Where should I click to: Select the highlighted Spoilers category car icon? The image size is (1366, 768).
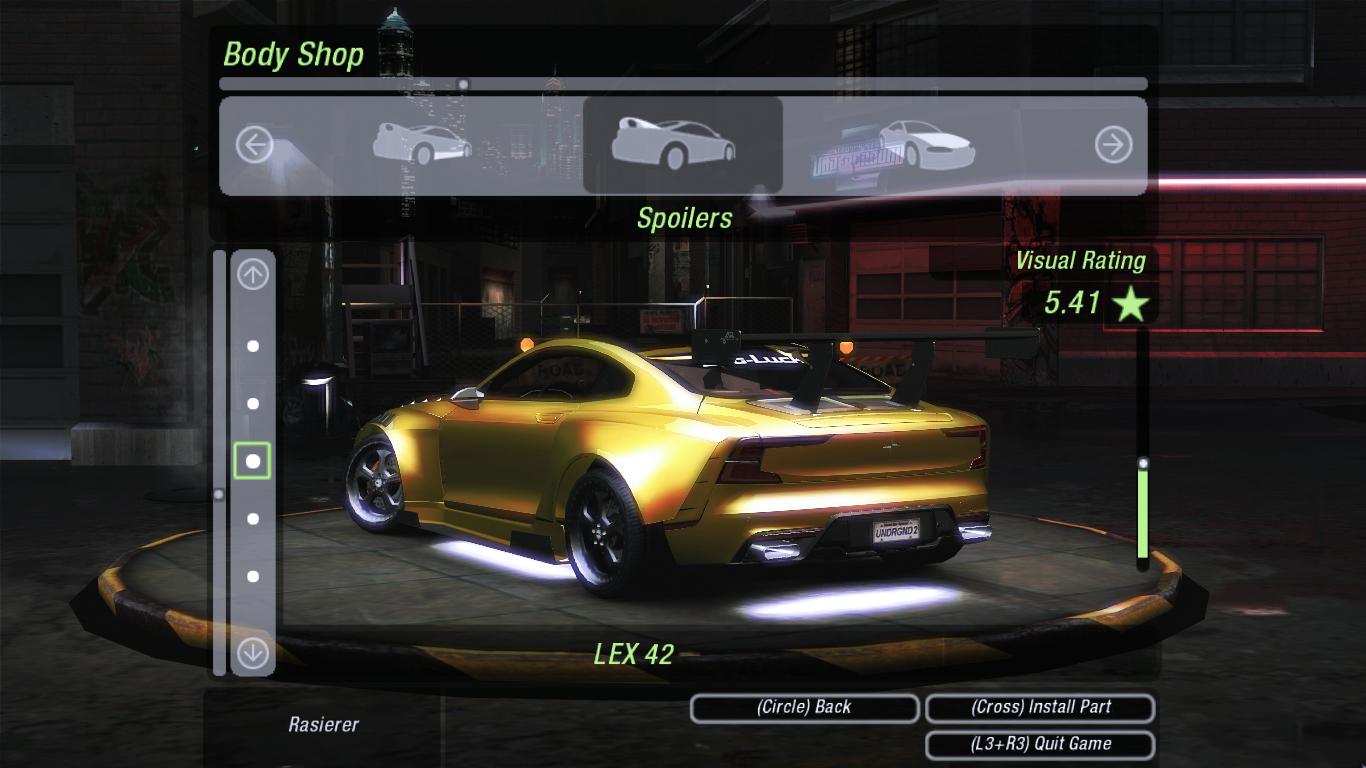click(x=673, y=144)
